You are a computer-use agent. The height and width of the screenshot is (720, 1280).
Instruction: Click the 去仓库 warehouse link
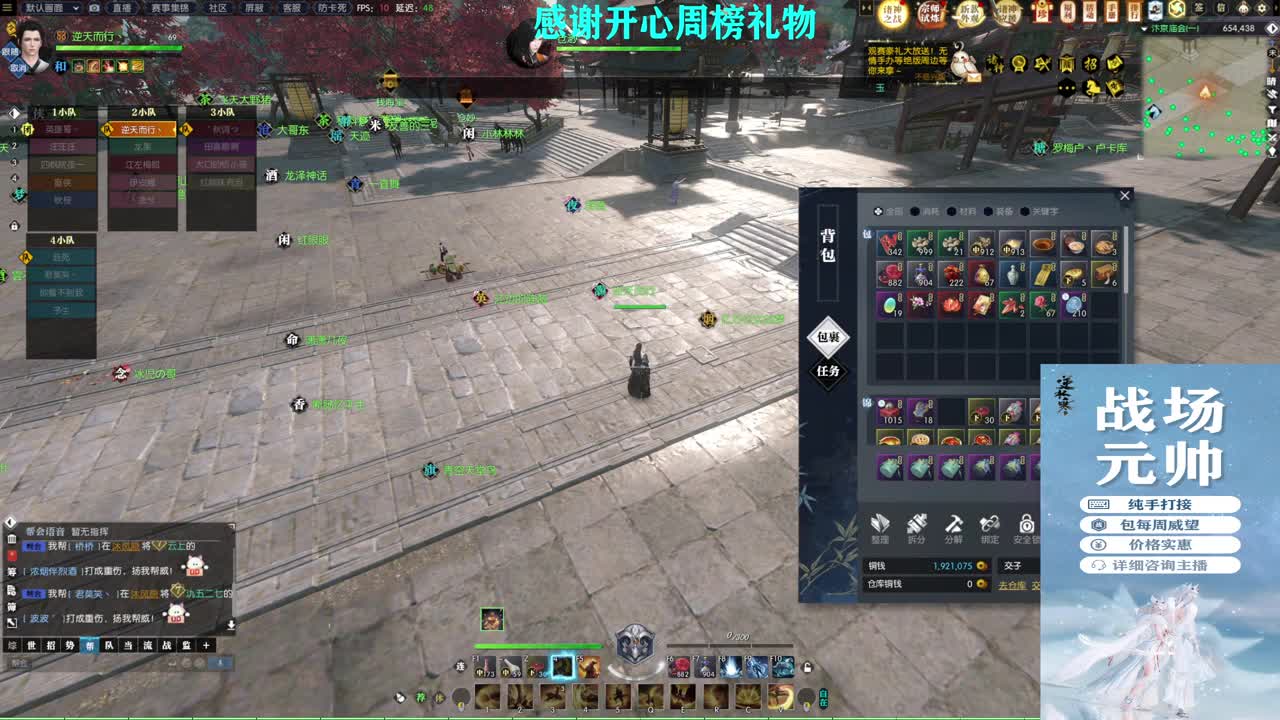1012,585
